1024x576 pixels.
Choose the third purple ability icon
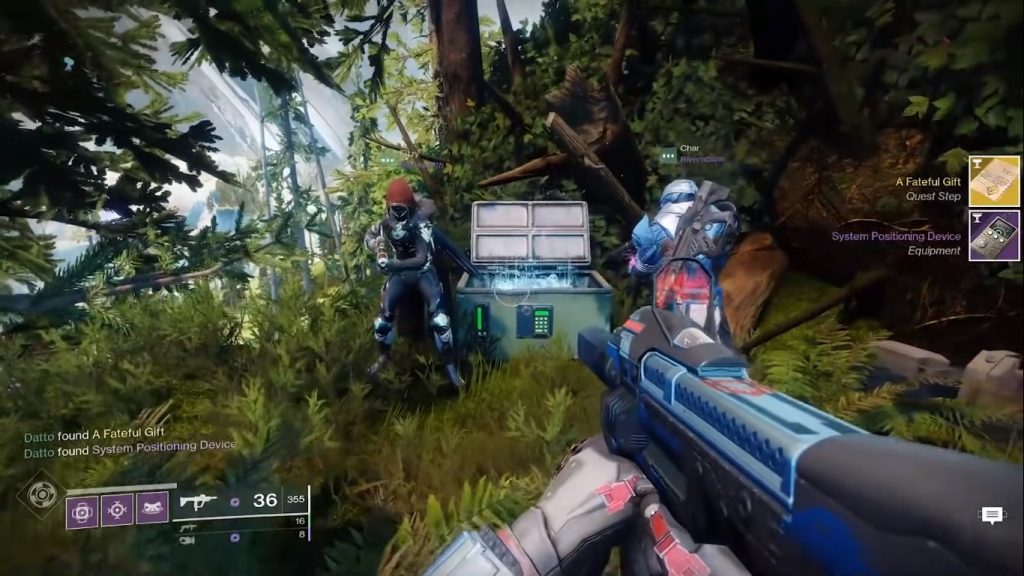click(151, 510)
